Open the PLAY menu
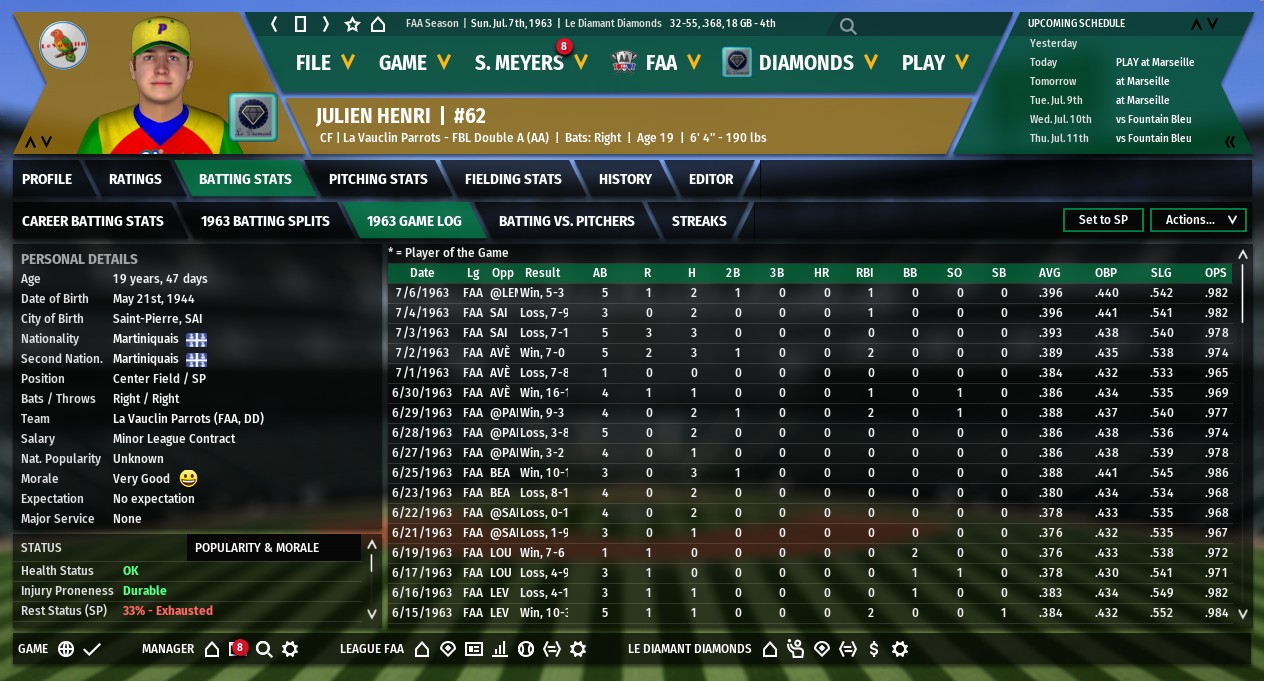This screenshot has height=681, width=1264. coord(934,62)
